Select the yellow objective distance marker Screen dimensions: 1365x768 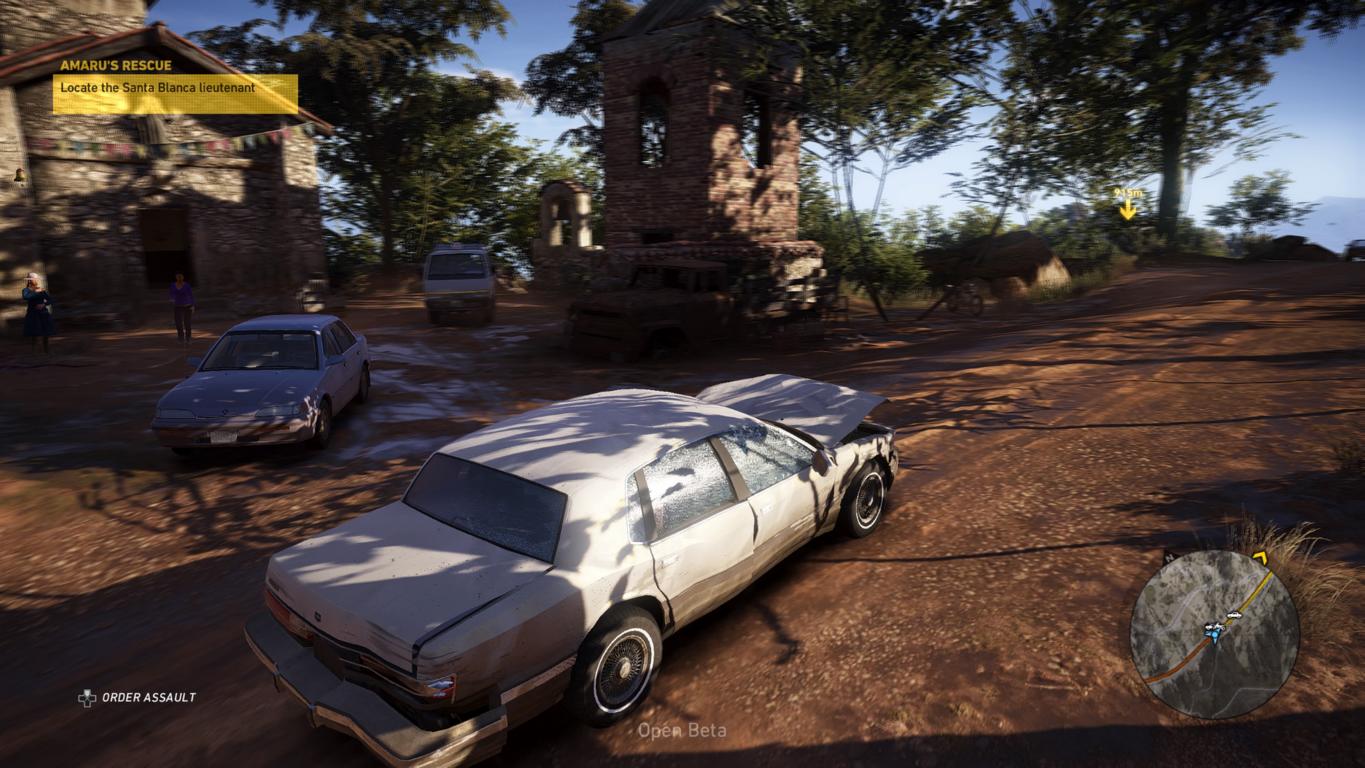[1127, 205]
